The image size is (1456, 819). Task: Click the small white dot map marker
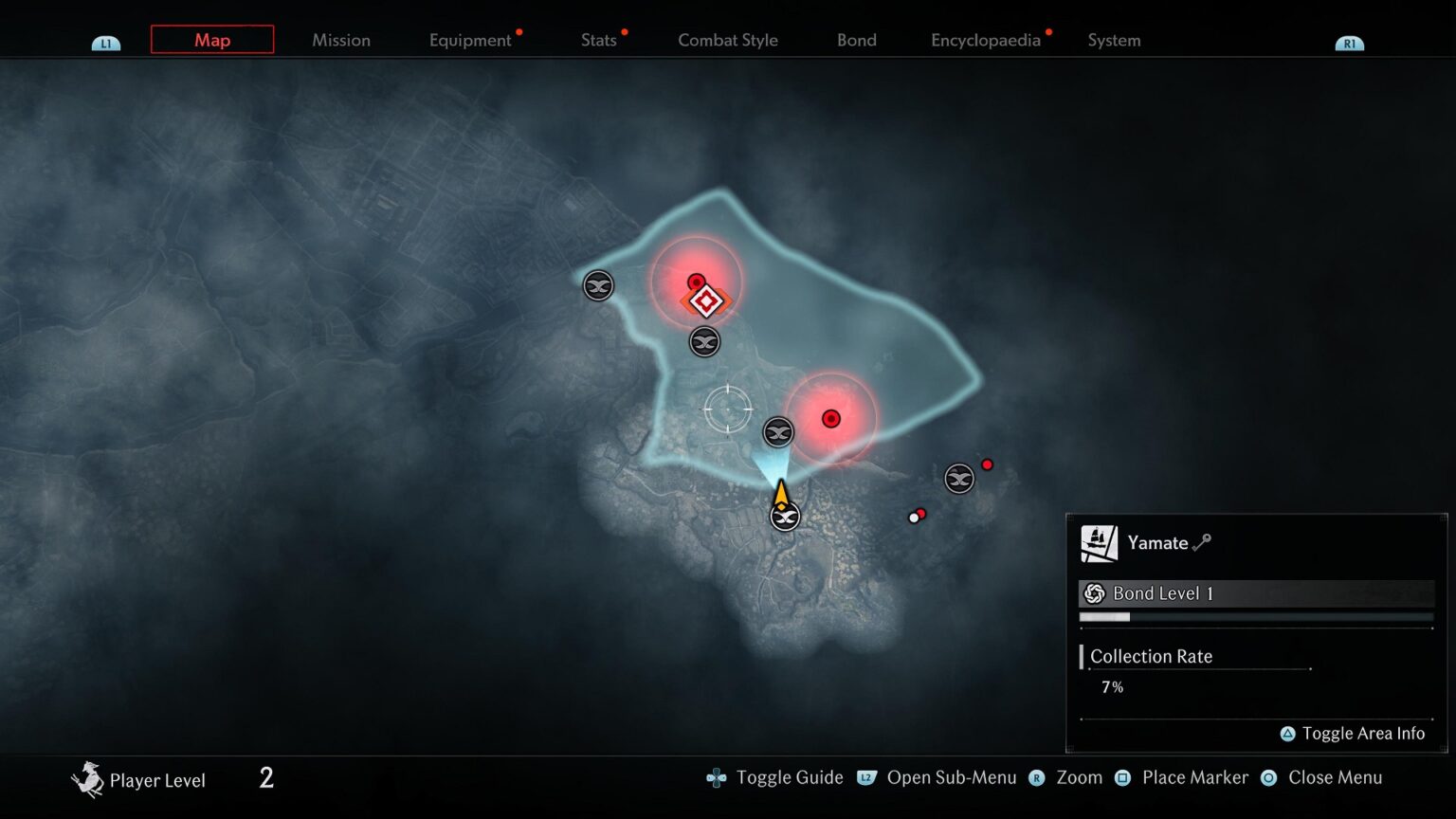pos(914,519)
